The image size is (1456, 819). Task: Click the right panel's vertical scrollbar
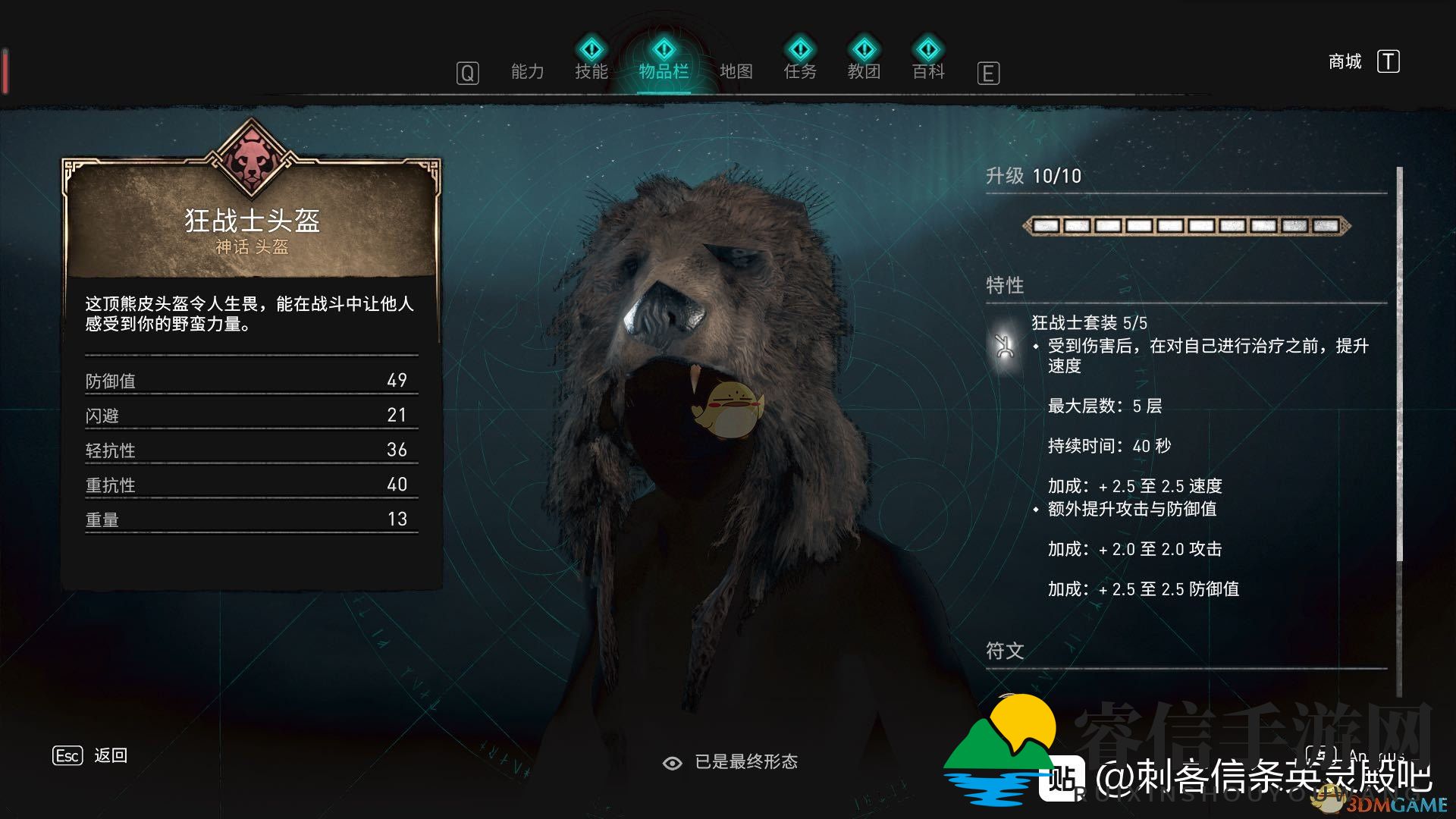[x=1399, y=364]
